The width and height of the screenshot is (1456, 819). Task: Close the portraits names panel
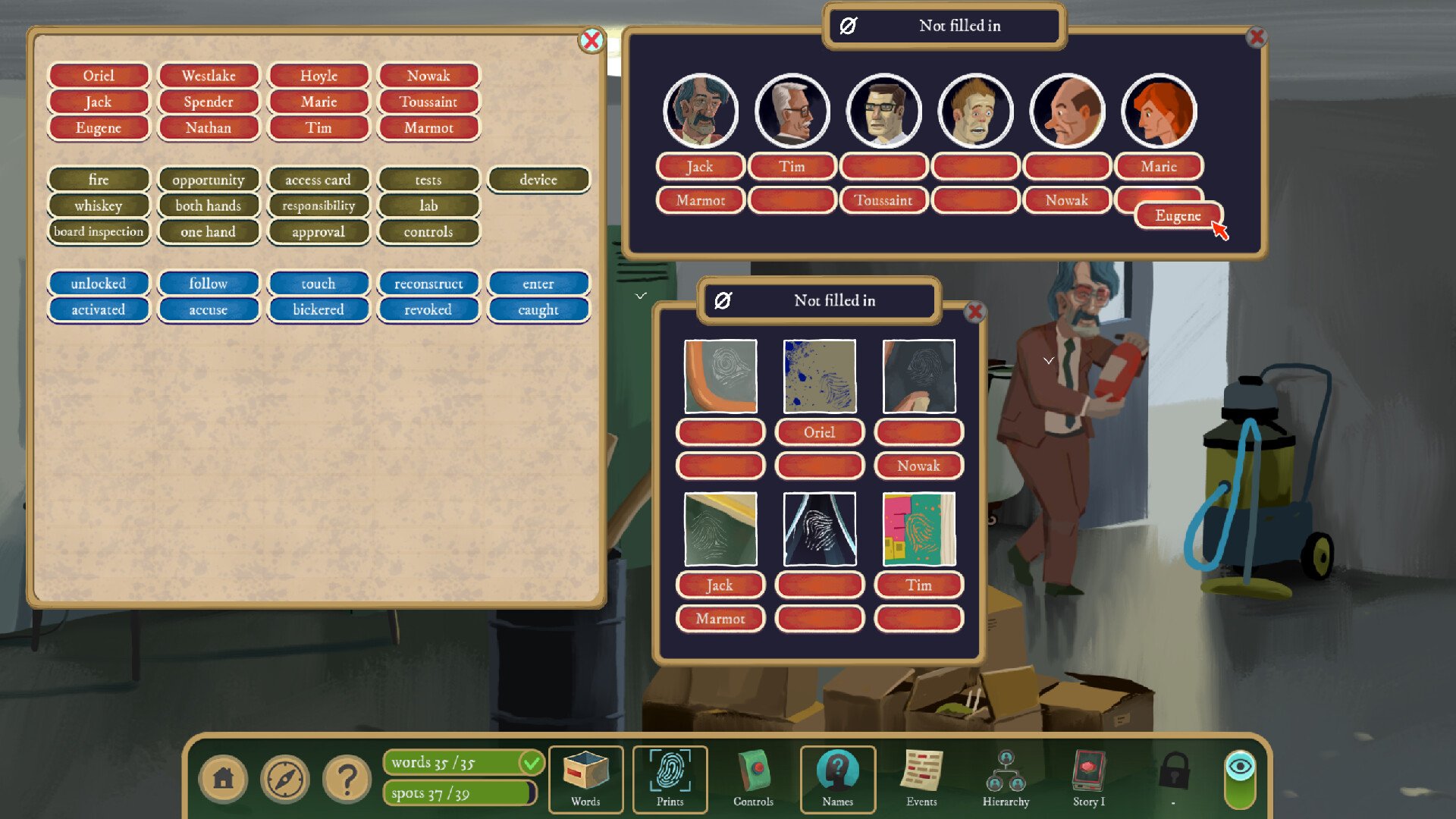(x=1257, y=36)
